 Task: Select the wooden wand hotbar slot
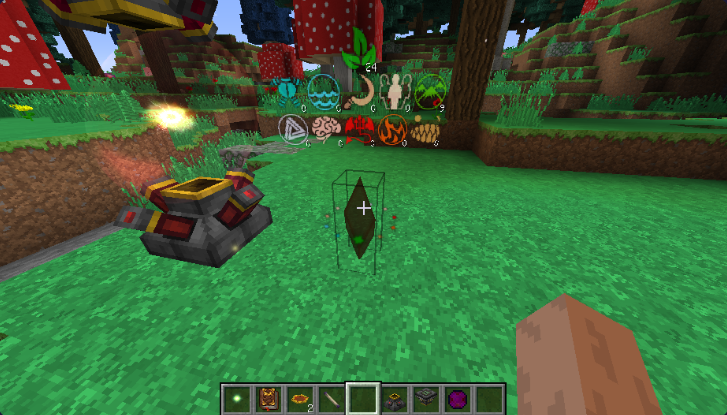tap(329, 397)
